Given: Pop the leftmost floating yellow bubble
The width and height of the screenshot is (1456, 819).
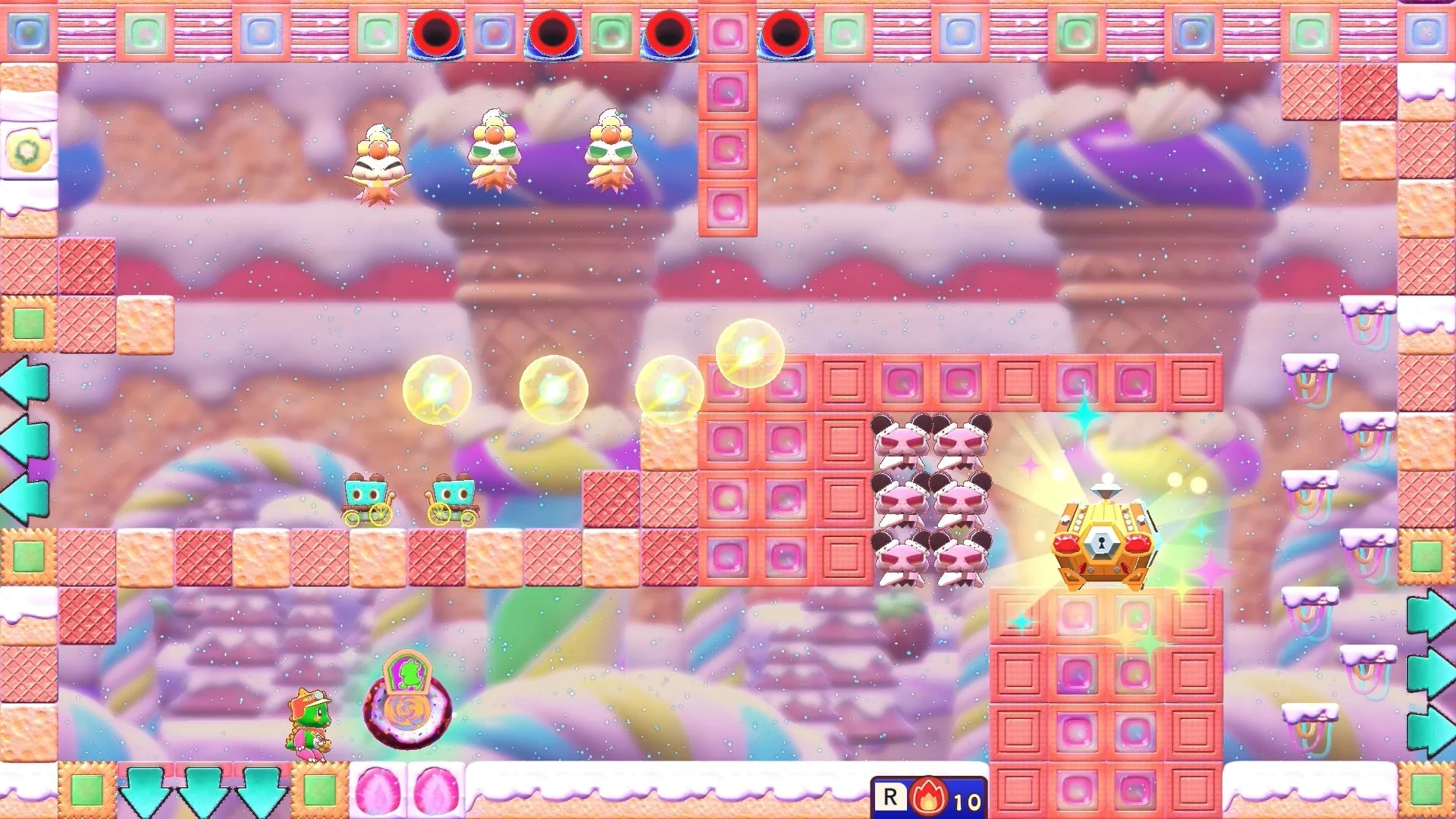Looking at the screenshot, I should pos(438,388).
